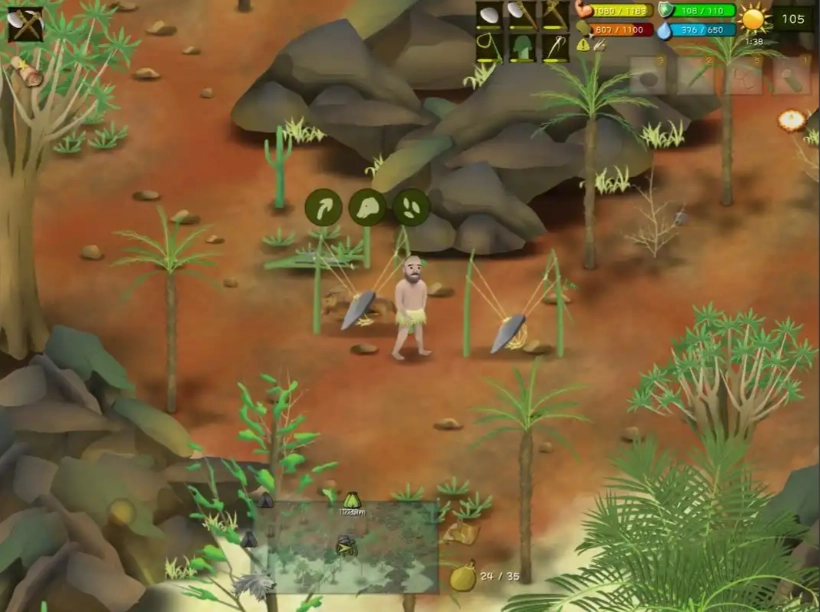The height and width of the screenshot is (612, 820).
Task: Open the yellow gourd bag showing 24 / 35
Action: click(x=462, y=576)
